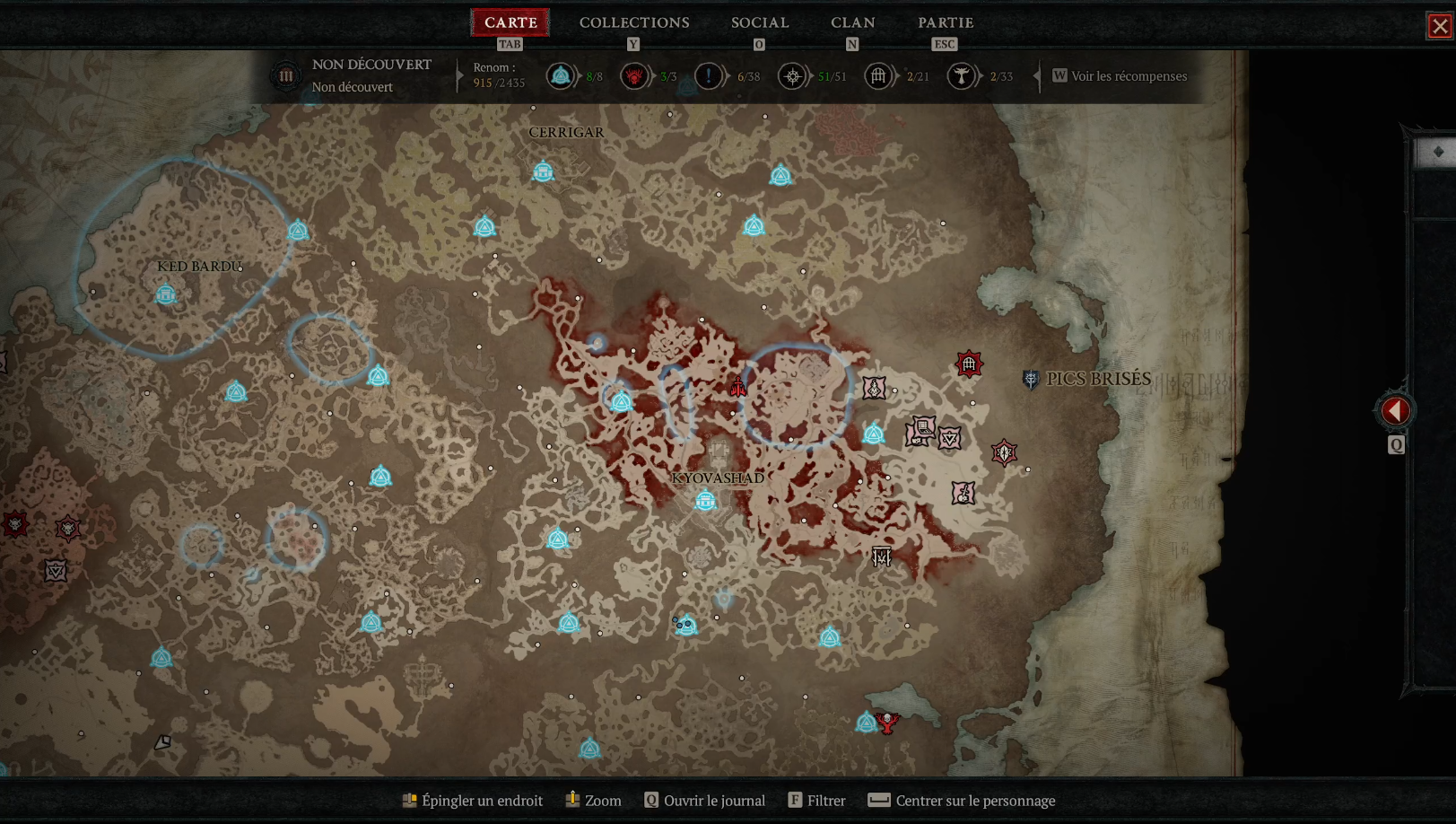This screenshot has height=824, width=1456.
Task: Open the CLAN tab
Action: pyautogui.click(x=852, y=22)
